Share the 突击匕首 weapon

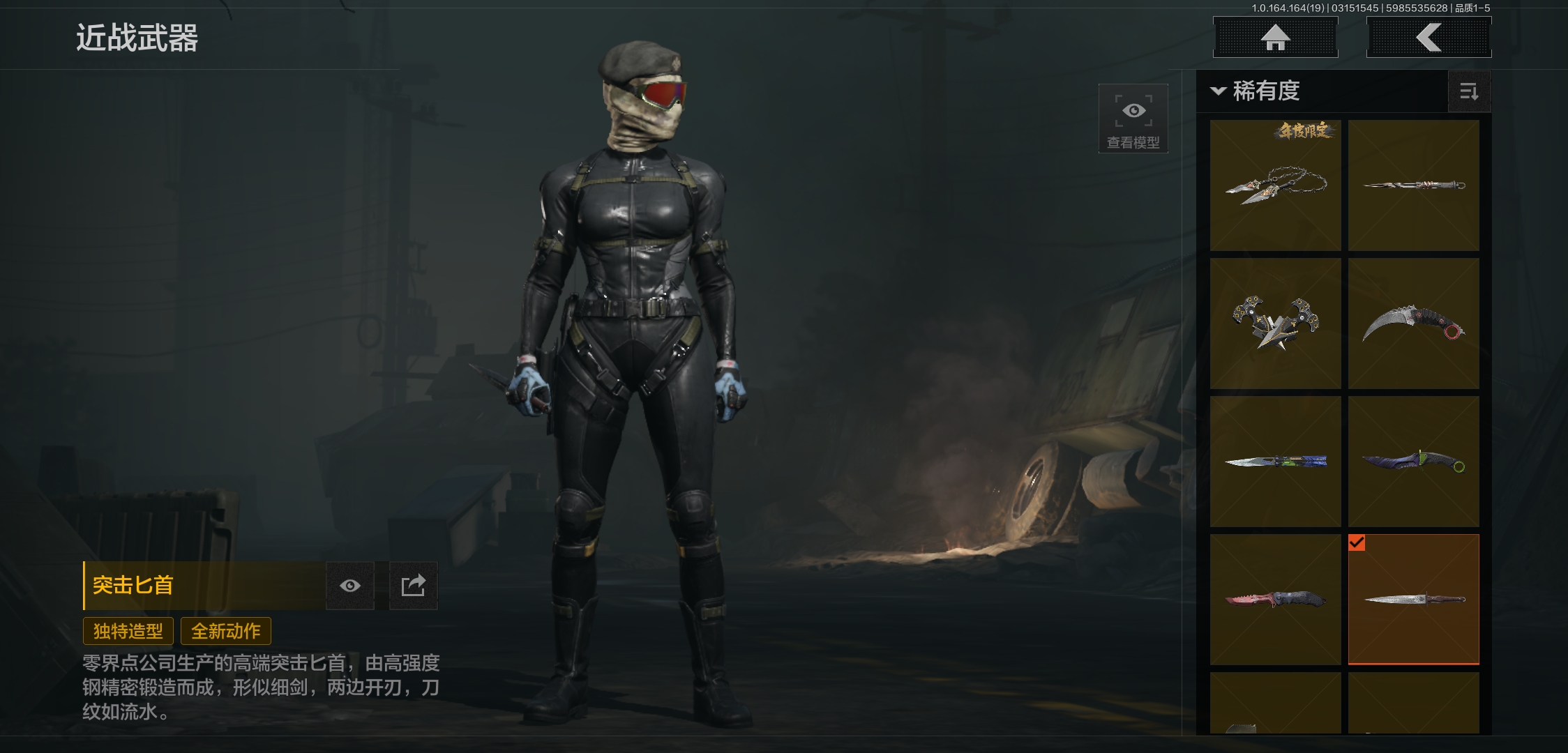tap(413, 586)
